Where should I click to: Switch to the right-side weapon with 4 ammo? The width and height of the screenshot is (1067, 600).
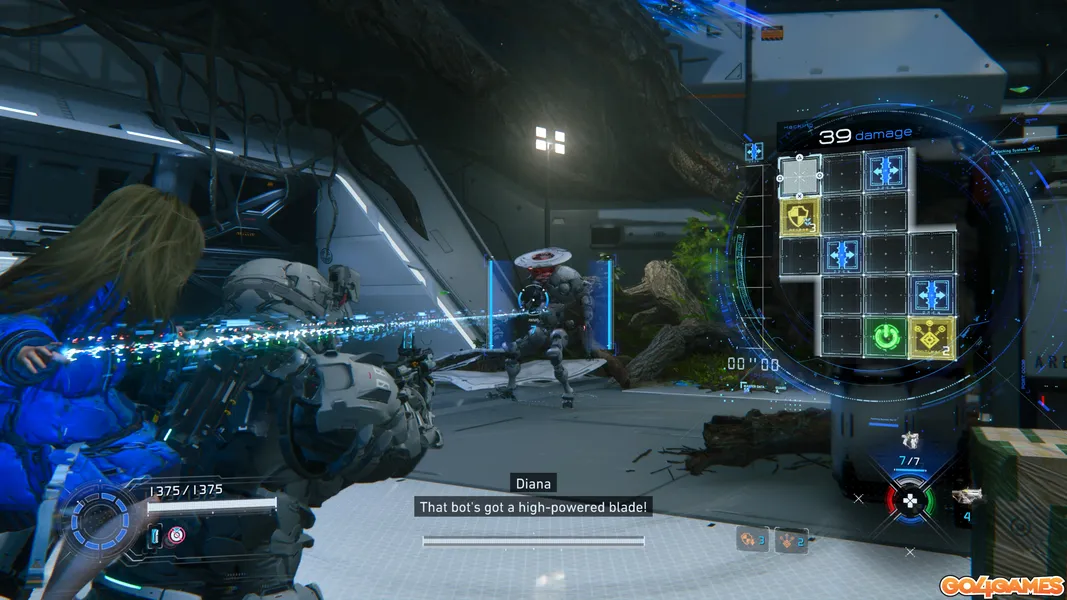pos(965,496)
